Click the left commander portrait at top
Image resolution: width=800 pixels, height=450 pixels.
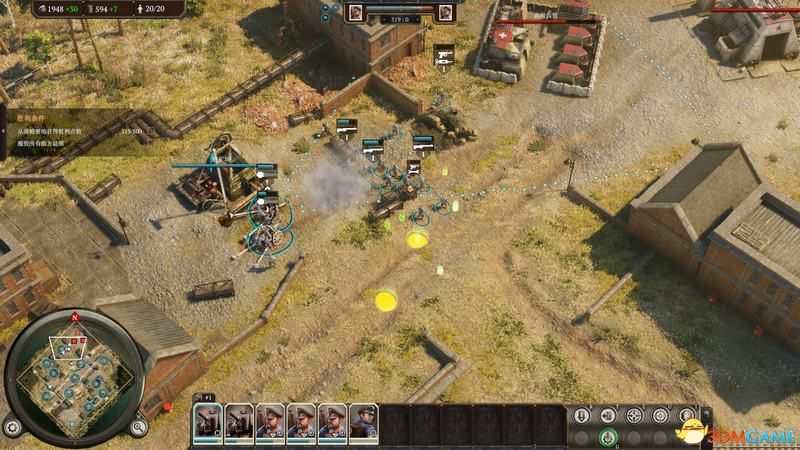357,12
